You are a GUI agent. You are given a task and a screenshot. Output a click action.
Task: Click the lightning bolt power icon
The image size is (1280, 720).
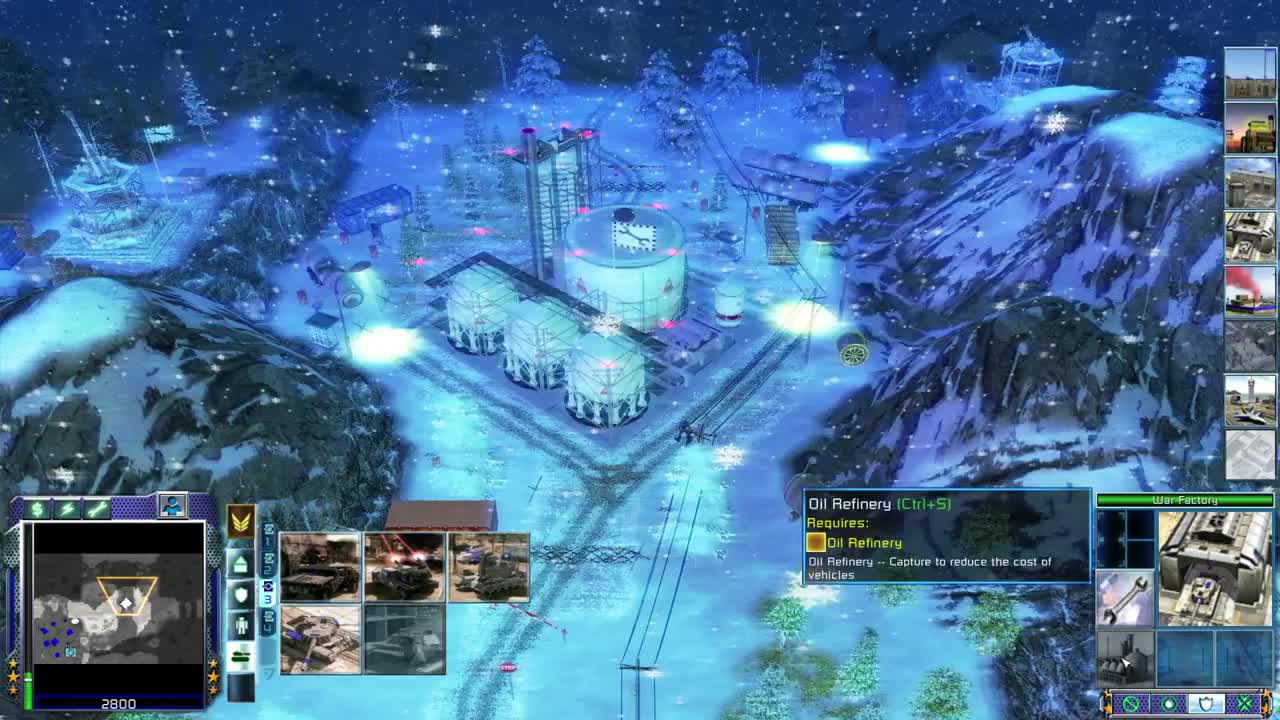tap(65, 510)
